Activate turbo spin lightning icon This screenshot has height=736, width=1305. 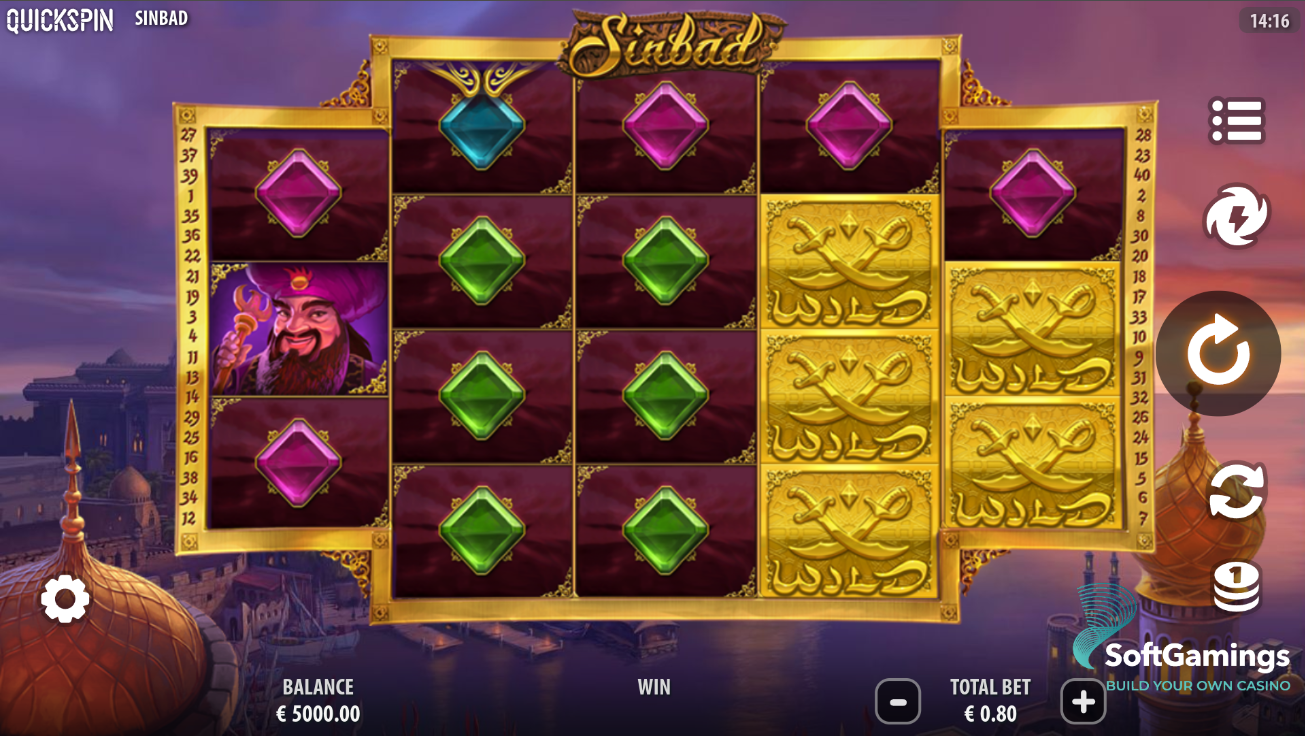click(1237, 215)
